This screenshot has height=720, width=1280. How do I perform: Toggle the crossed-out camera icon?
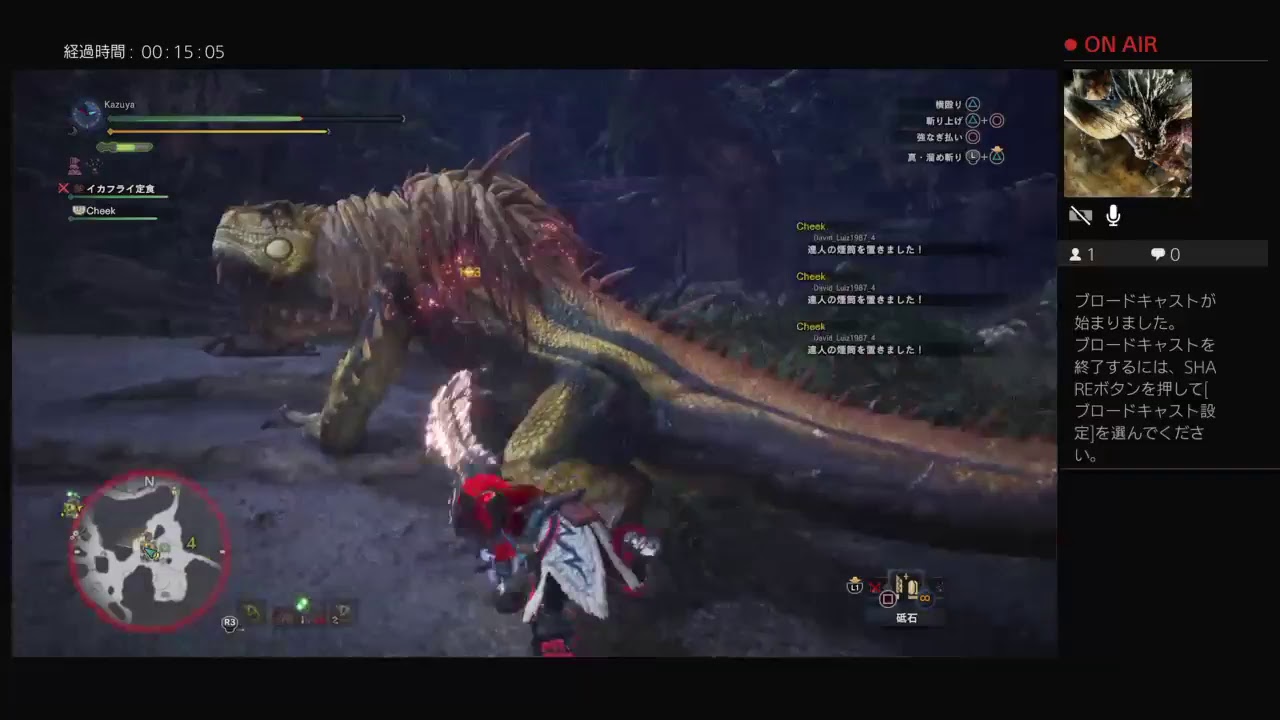pos(1080,214)
